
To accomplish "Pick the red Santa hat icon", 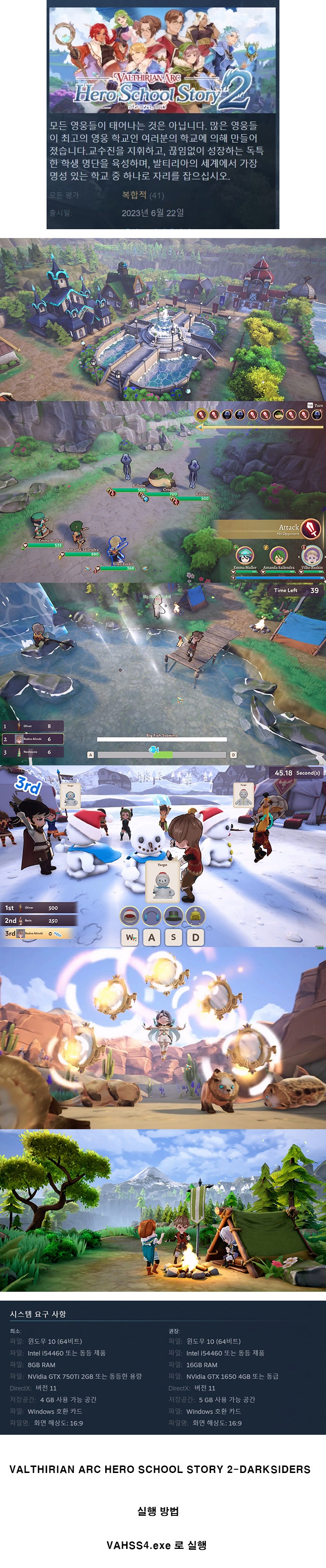I will click(x=129, y=915).
